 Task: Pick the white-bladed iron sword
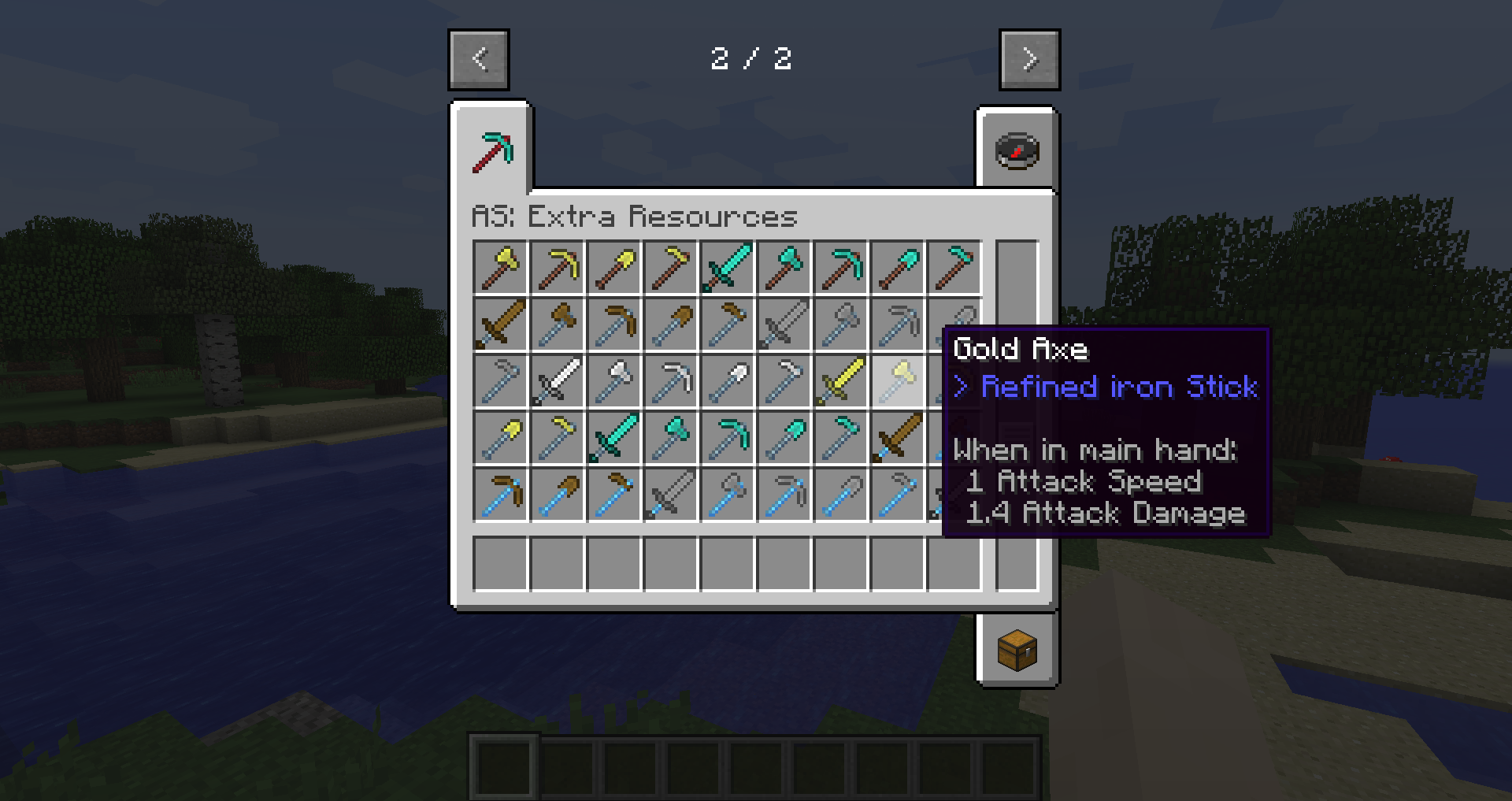pyautogui.click(x=557, y=381)
